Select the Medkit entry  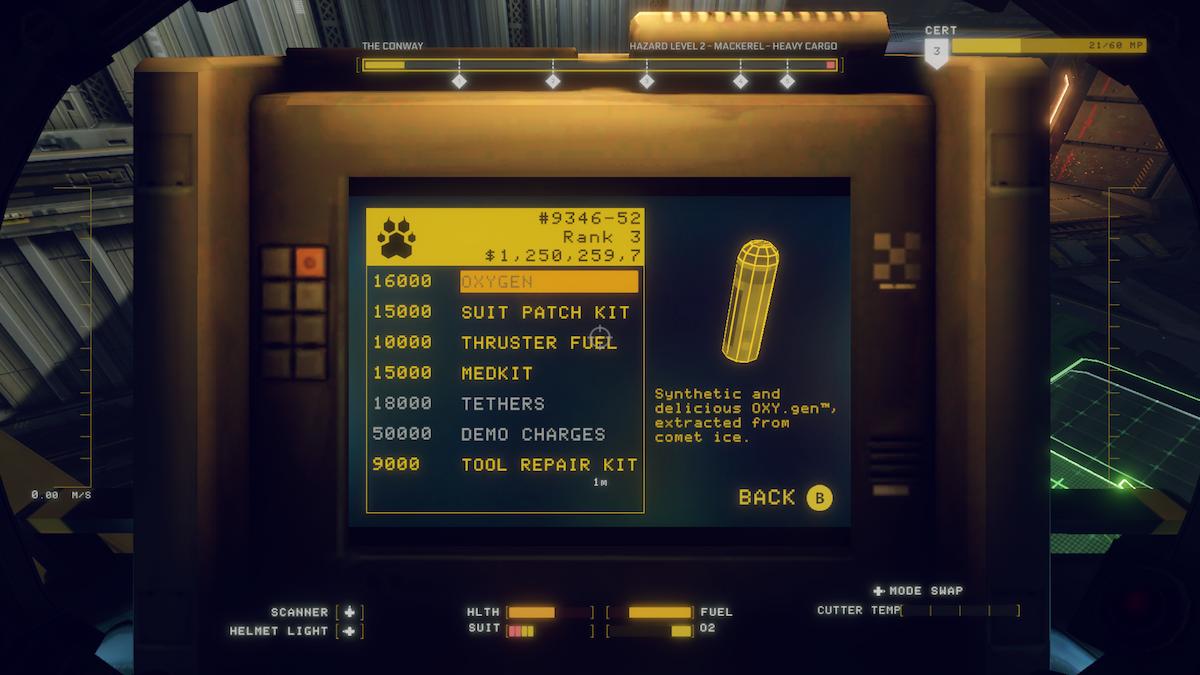tap(497, 373)
